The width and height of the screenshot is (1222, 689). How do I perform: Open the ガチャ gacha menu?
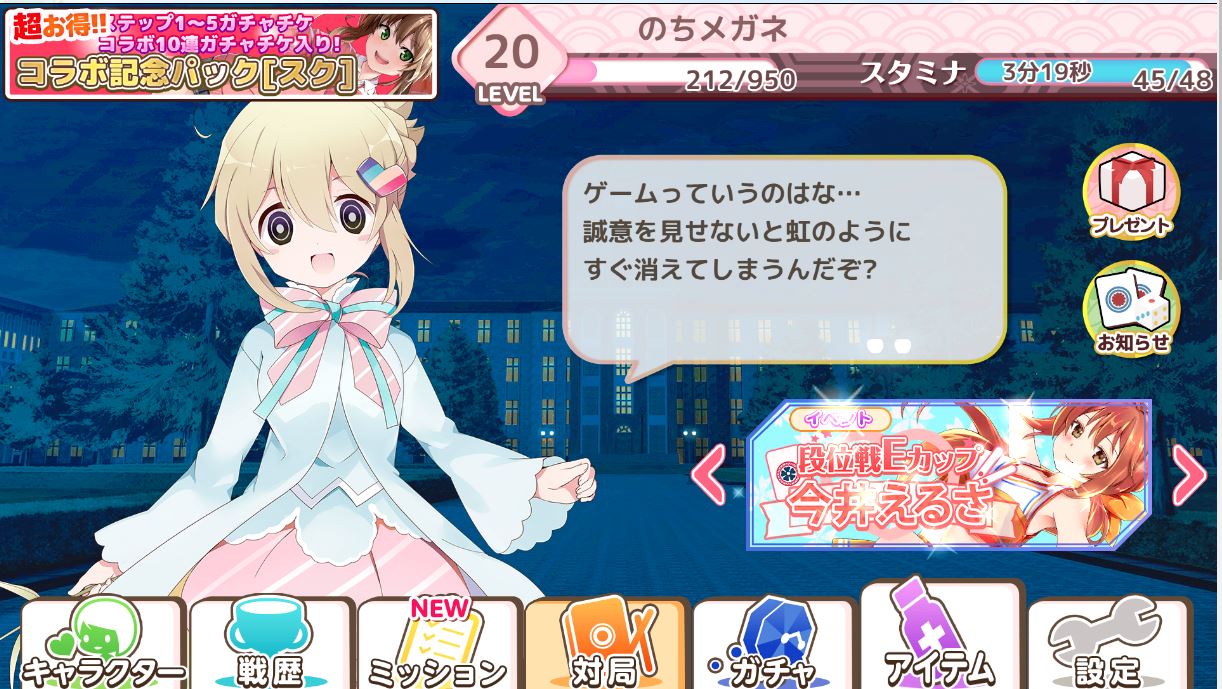(773, 645)
